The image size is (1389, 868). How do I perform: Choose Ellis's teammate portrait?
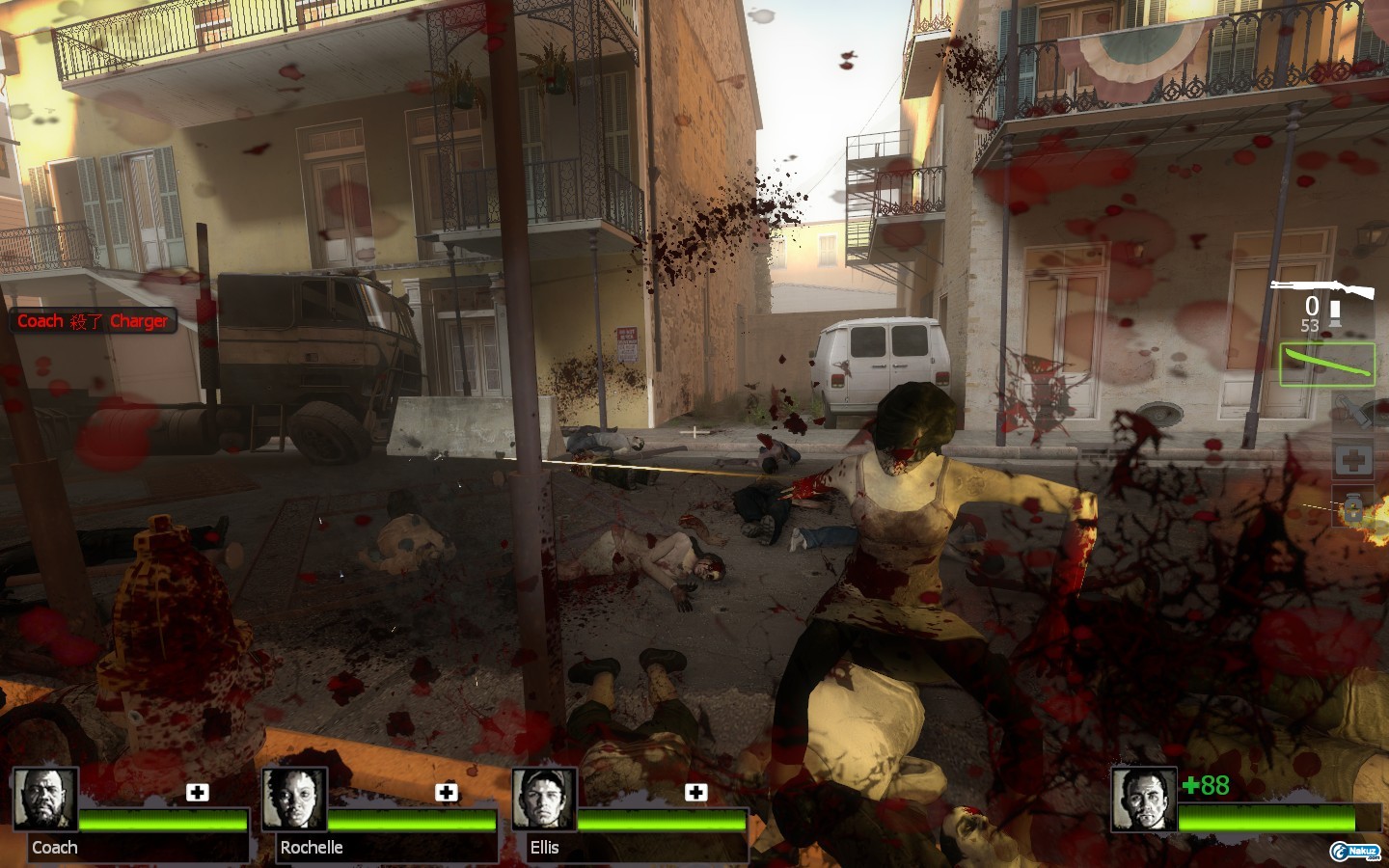click(x=544, y=800)
